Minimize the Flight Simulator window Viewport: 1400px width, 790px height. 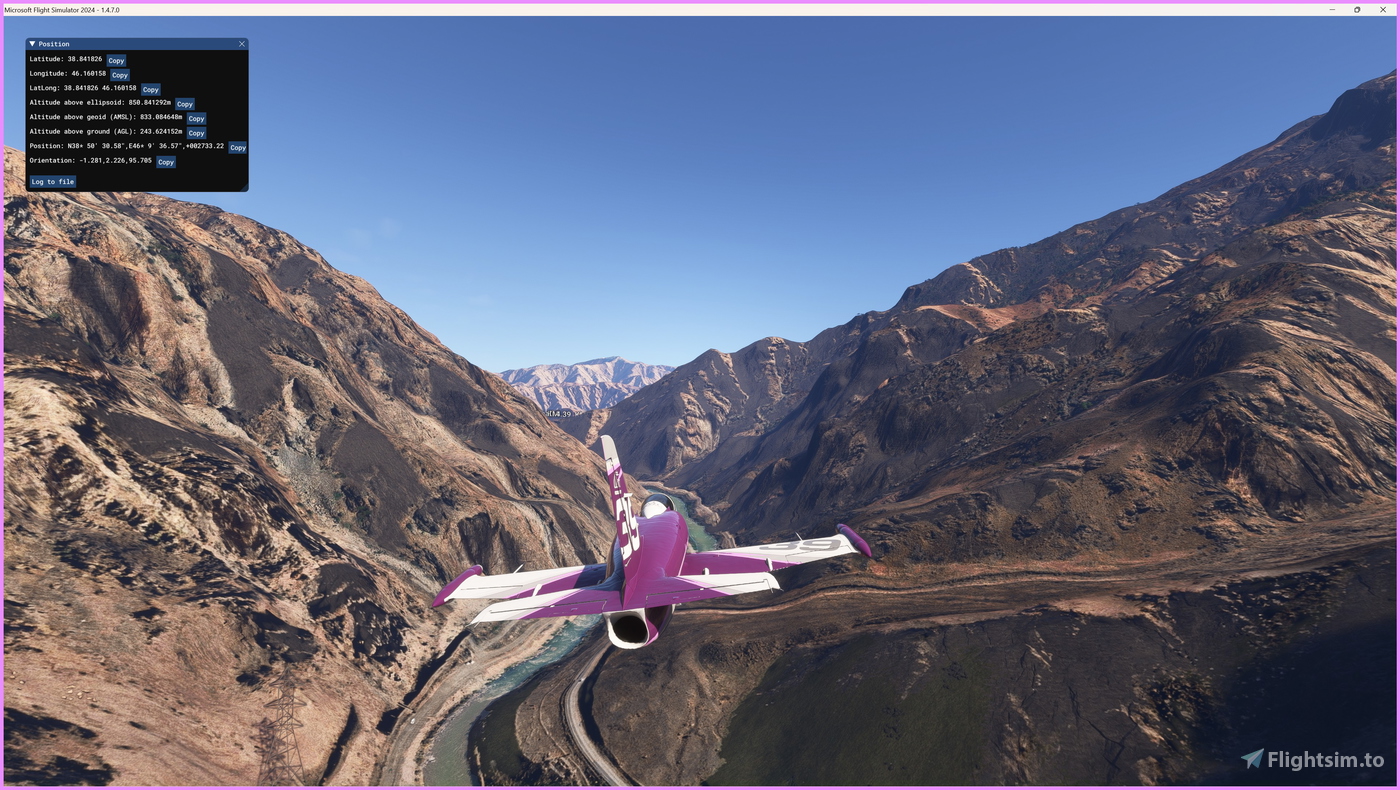coord(1332,9)
